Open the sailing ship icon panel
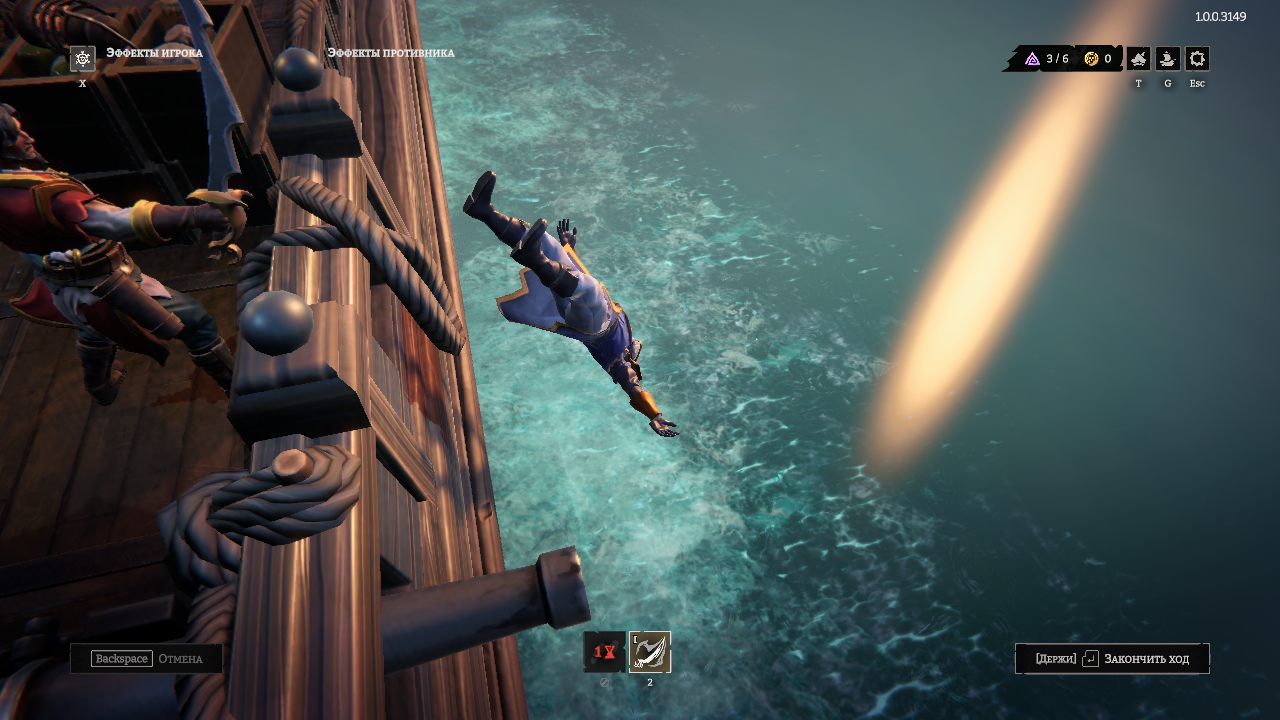This screenshot has height=720, width=1280. pyautogui.click(x=1167, y=59)
